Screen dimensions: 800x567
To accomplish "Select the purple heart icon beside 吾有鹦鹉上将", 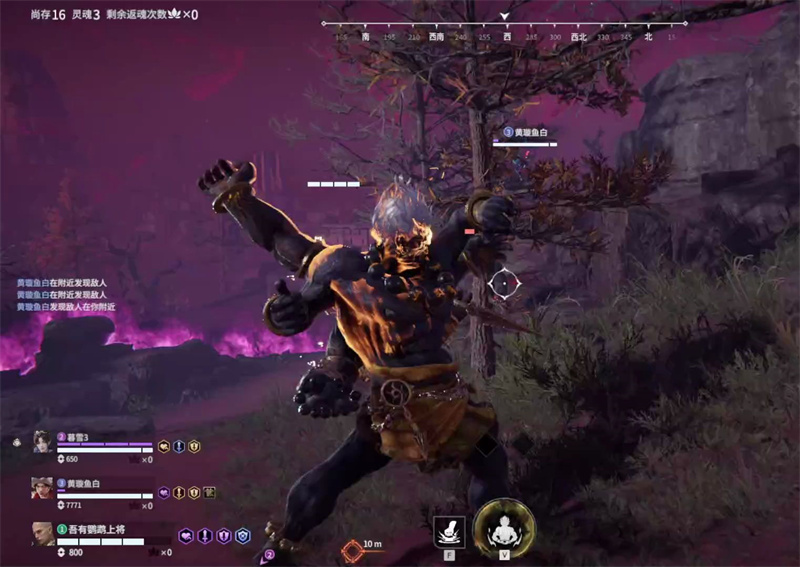I will (185, 536).
